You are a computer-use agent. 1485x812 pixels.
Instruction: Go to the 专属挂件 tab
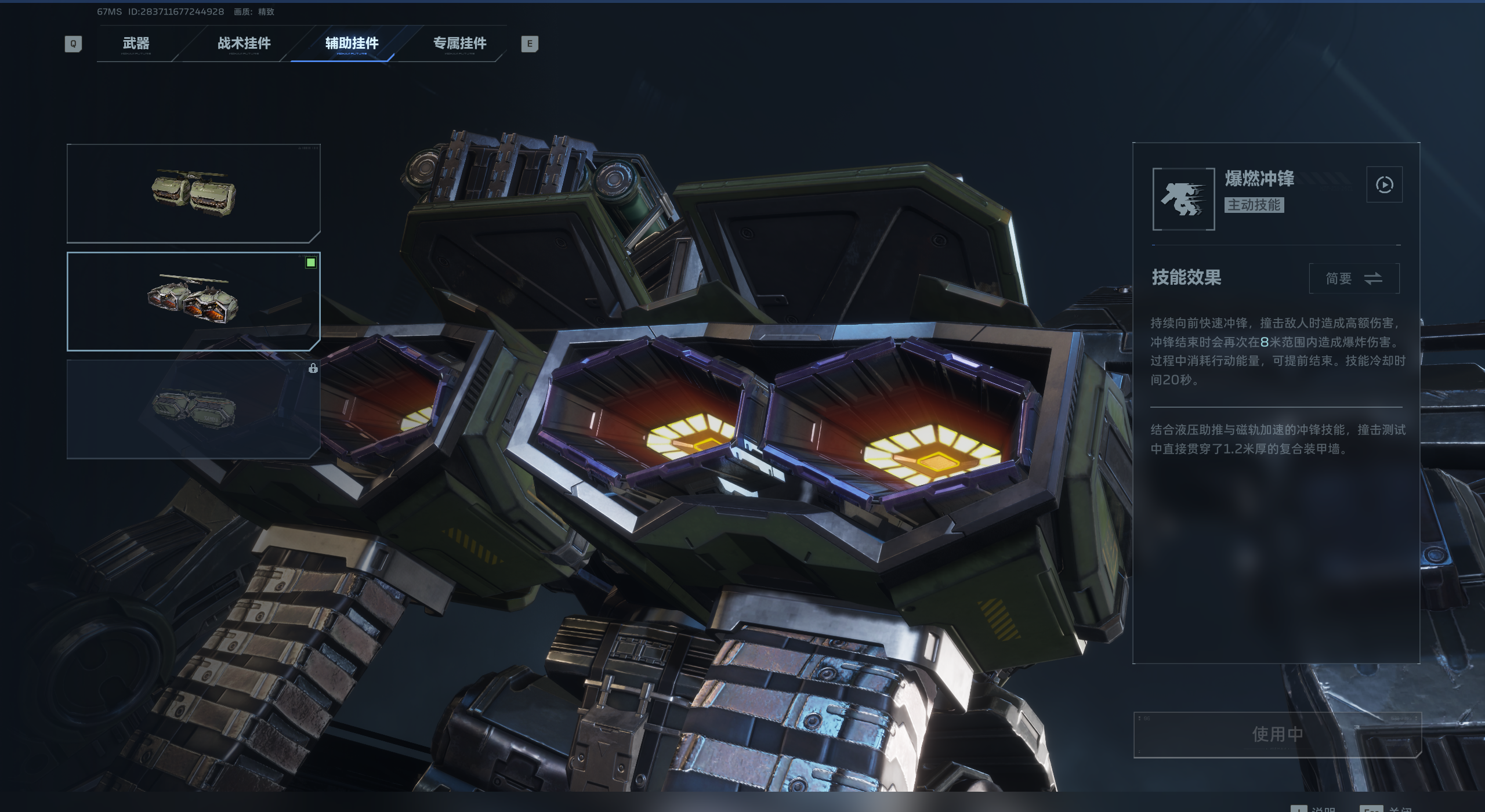(459, 43)
